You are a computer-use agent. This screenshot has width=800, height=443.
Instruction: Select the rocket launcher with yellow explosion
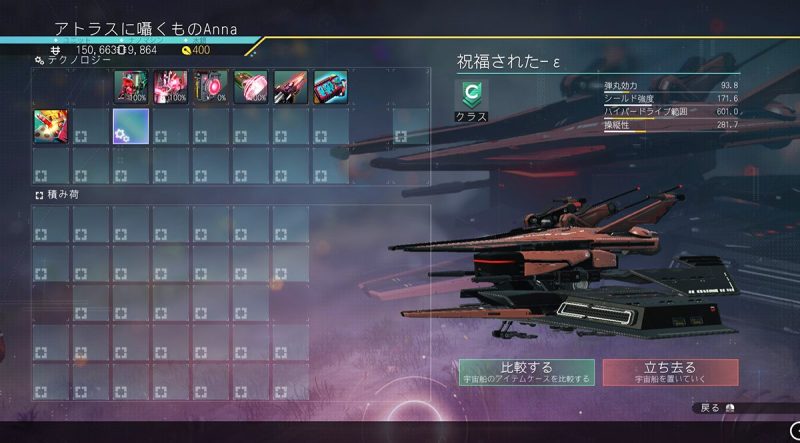click(50, 127)
